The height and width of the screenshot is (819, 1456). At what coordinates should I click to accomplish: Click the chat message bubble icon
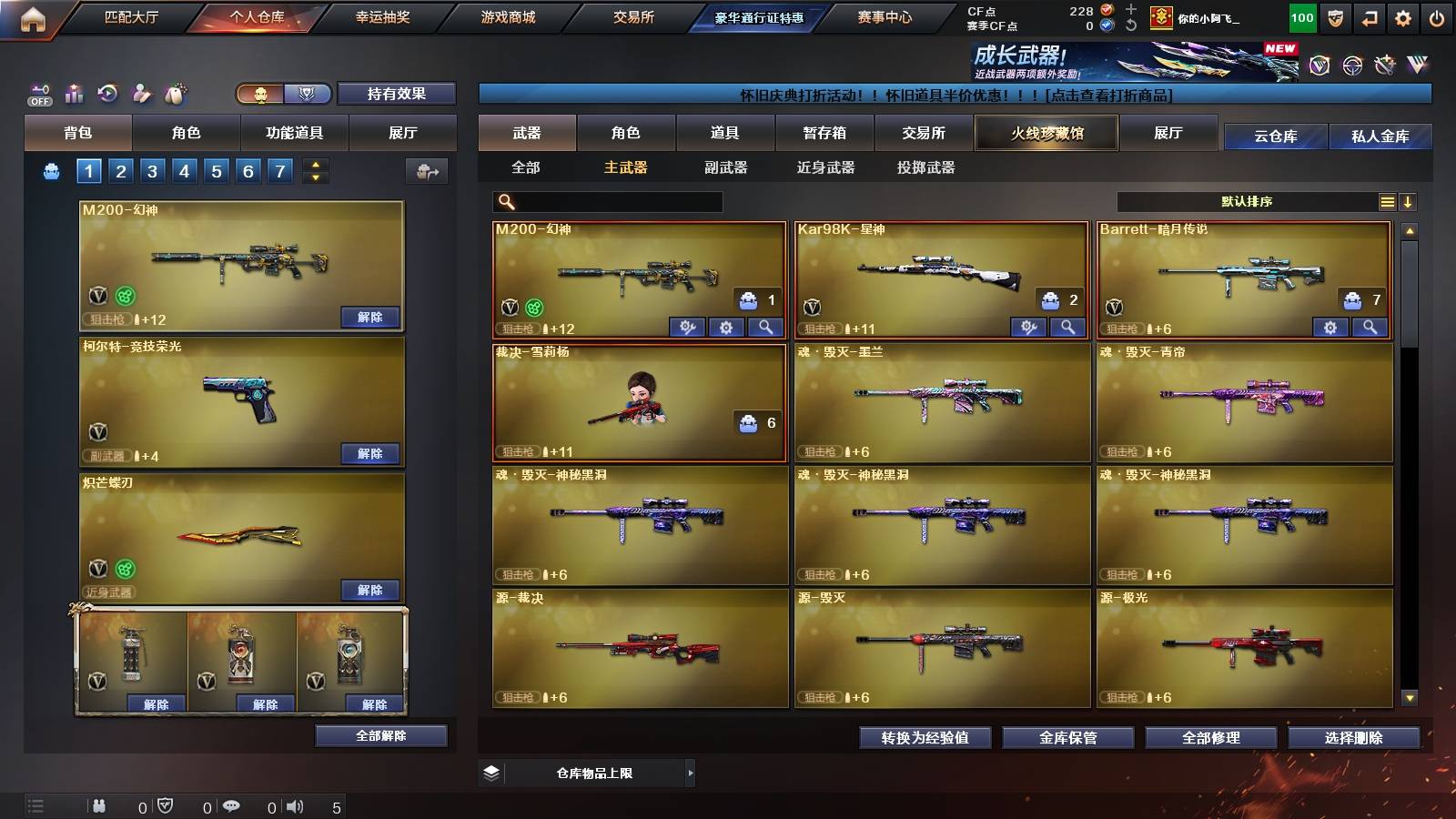(230, 805)
